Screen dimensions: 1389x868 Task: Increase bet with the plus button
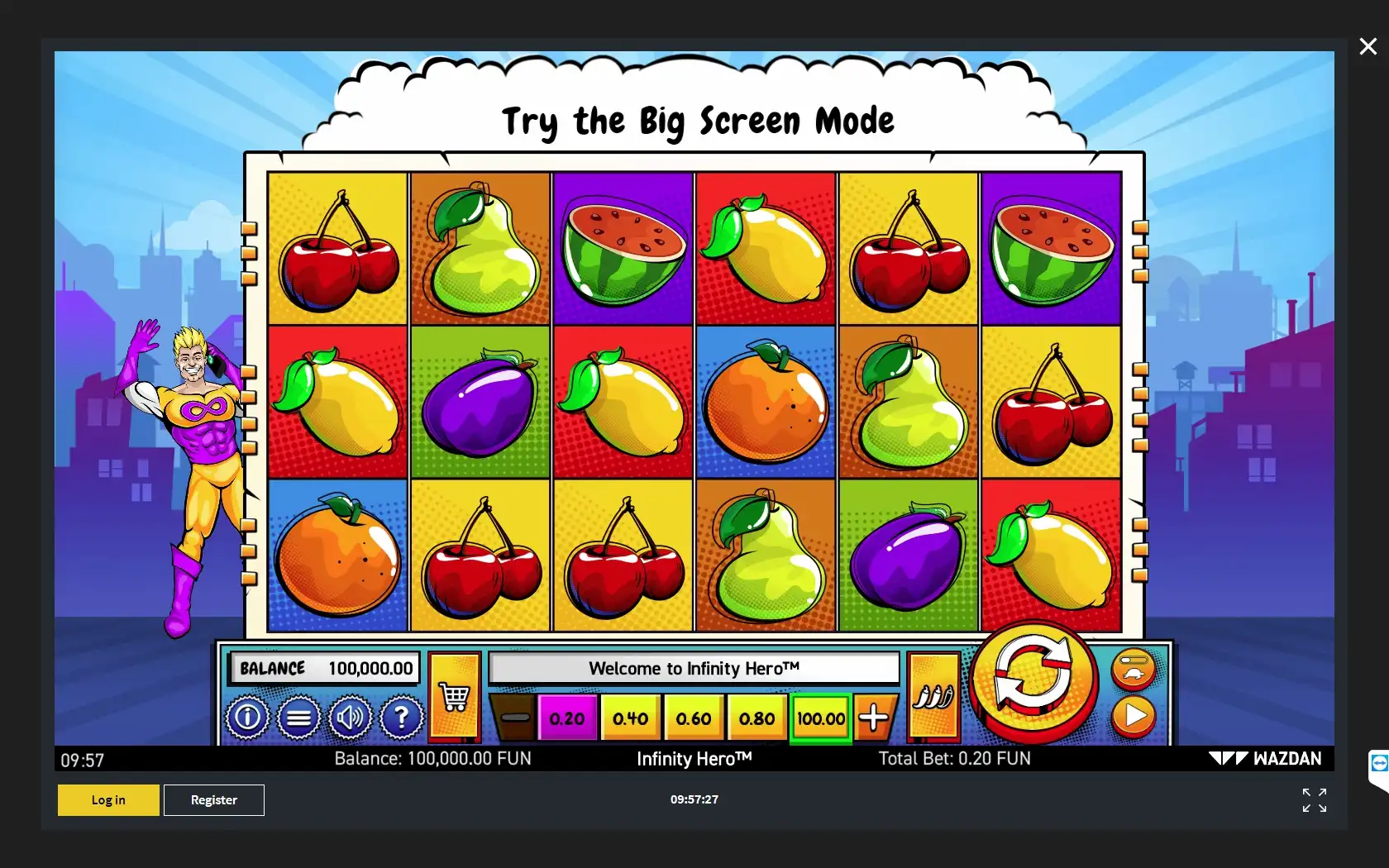tap(873, 718)
